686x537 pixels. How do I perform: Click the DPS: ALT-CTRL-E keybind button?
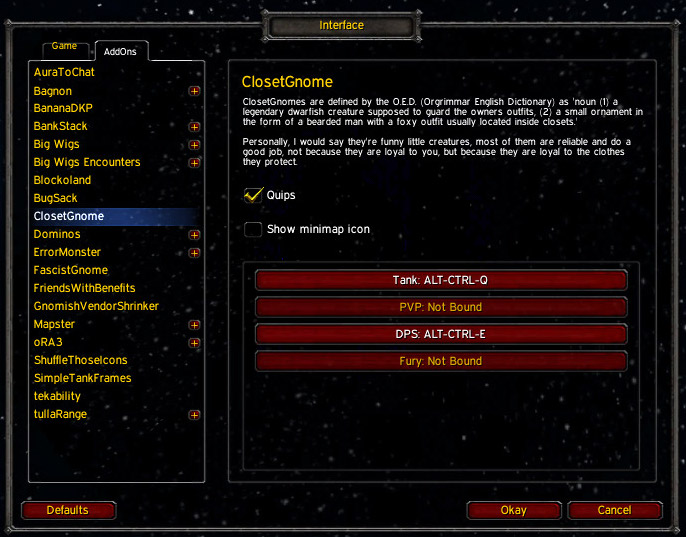pyautogui.click(x=441, y=334)
